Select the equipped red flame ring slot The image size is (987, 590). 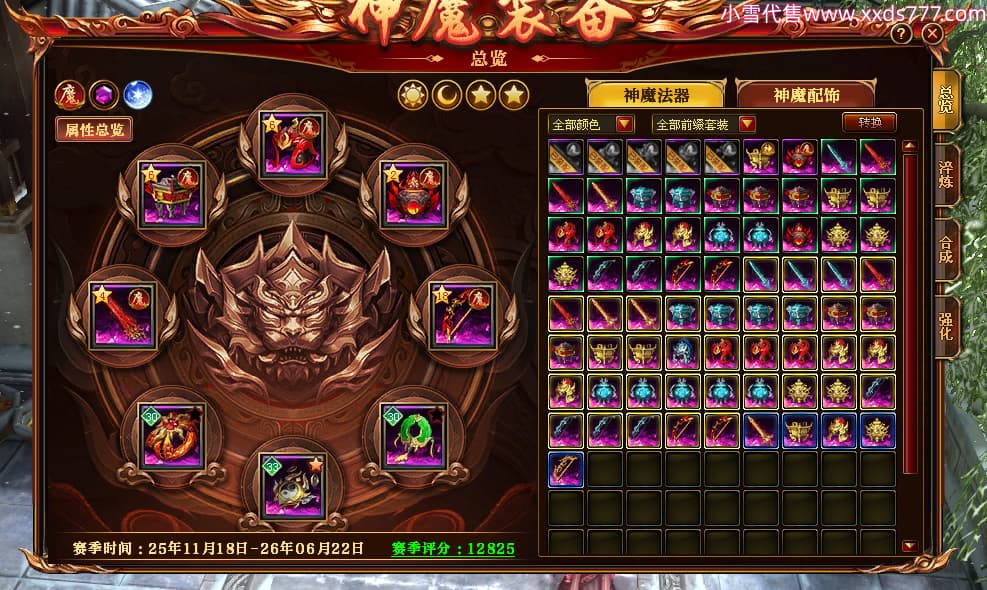coord(170,434)
